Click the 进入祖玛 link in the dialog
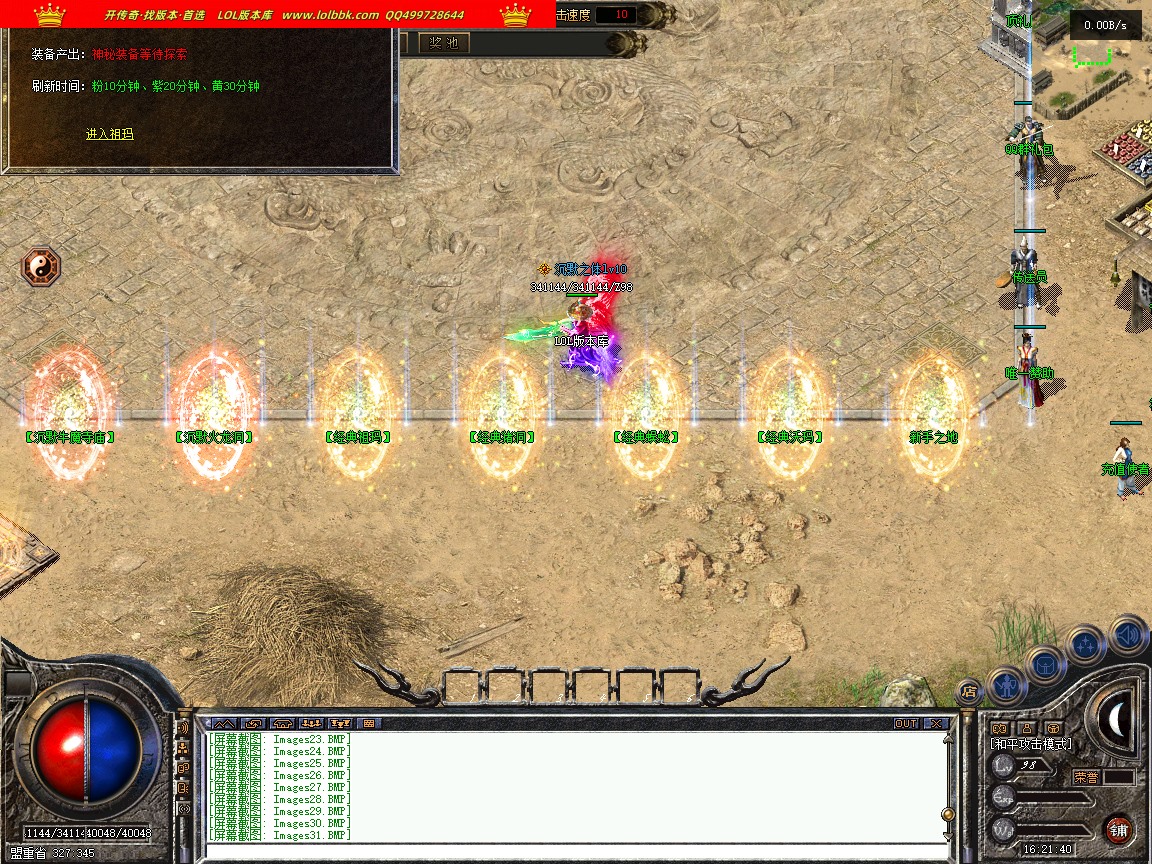 109,134
